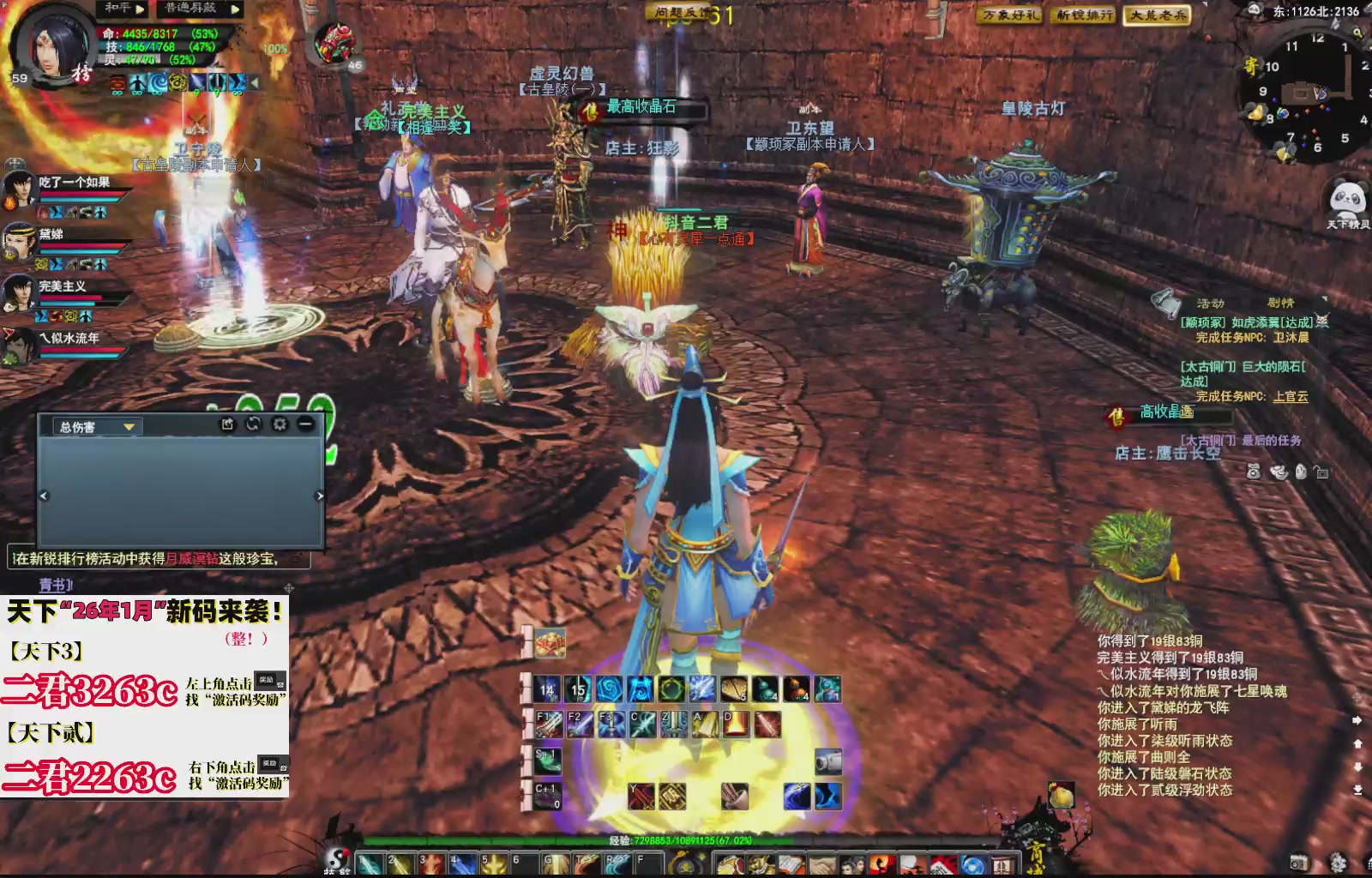Image resolution: width=1372 pixels, height=878 pixels.
Task: Click the camera icon beside the skill panel
Action: tap(828, 761)
